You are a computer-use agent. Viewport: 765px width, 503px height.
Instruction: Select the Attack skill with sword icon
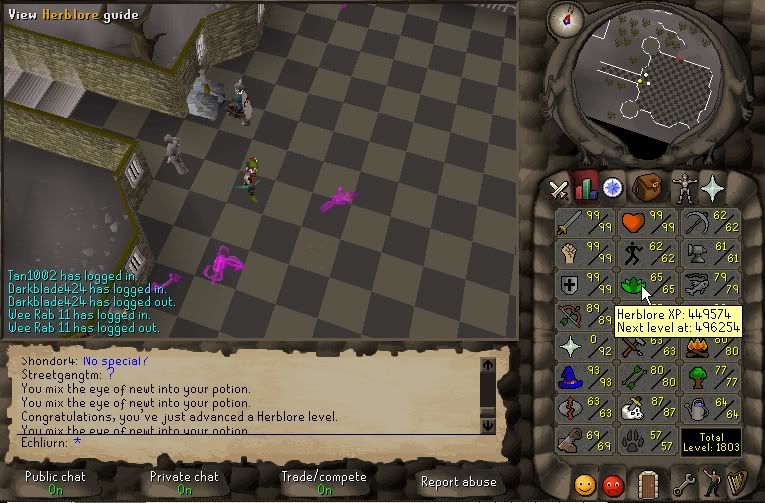click(584, 221)
